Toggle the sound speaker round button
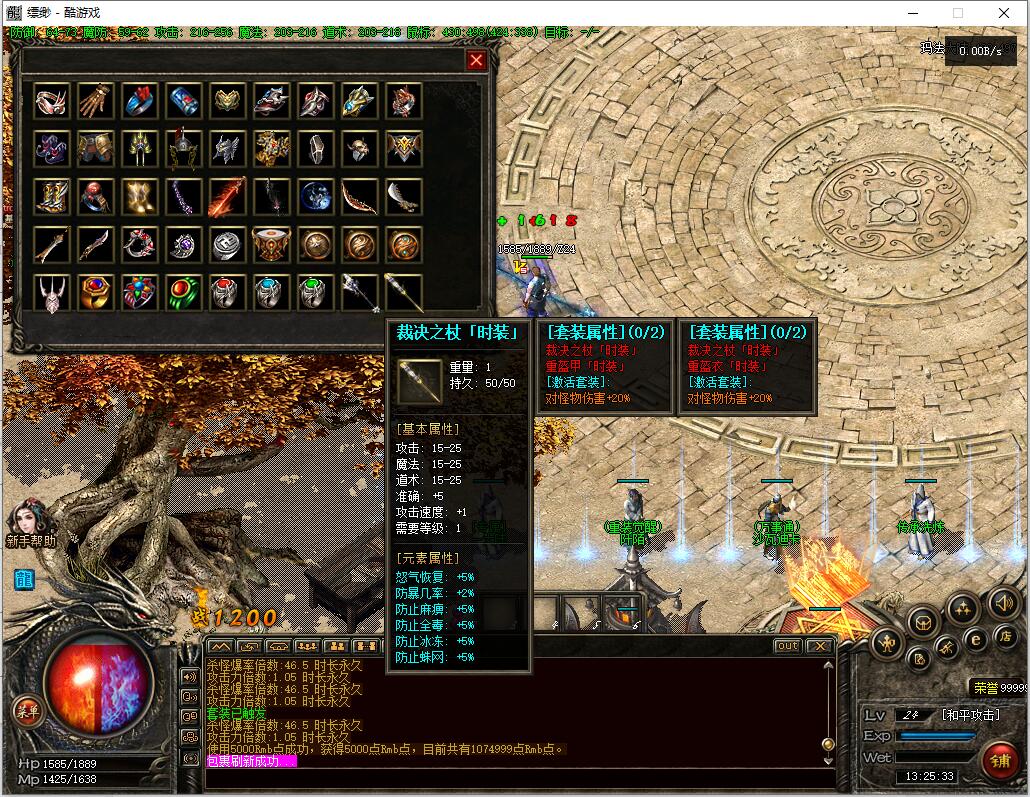 [1004, 602]
